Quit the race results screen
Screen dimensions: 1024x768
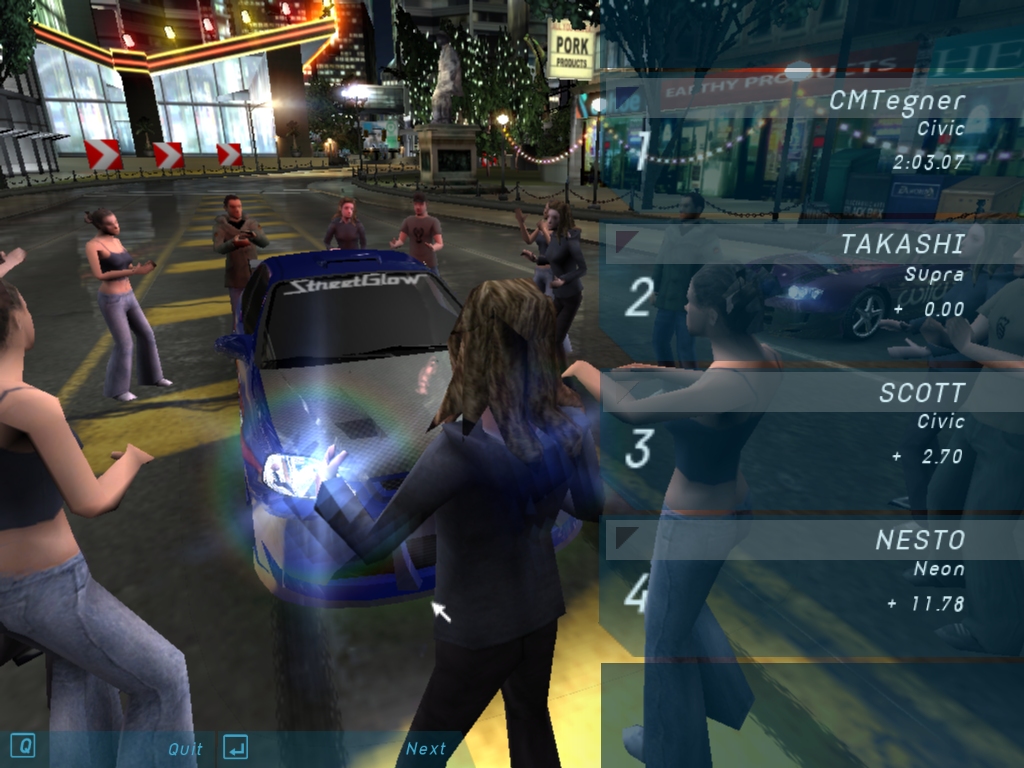click(185, 748)
